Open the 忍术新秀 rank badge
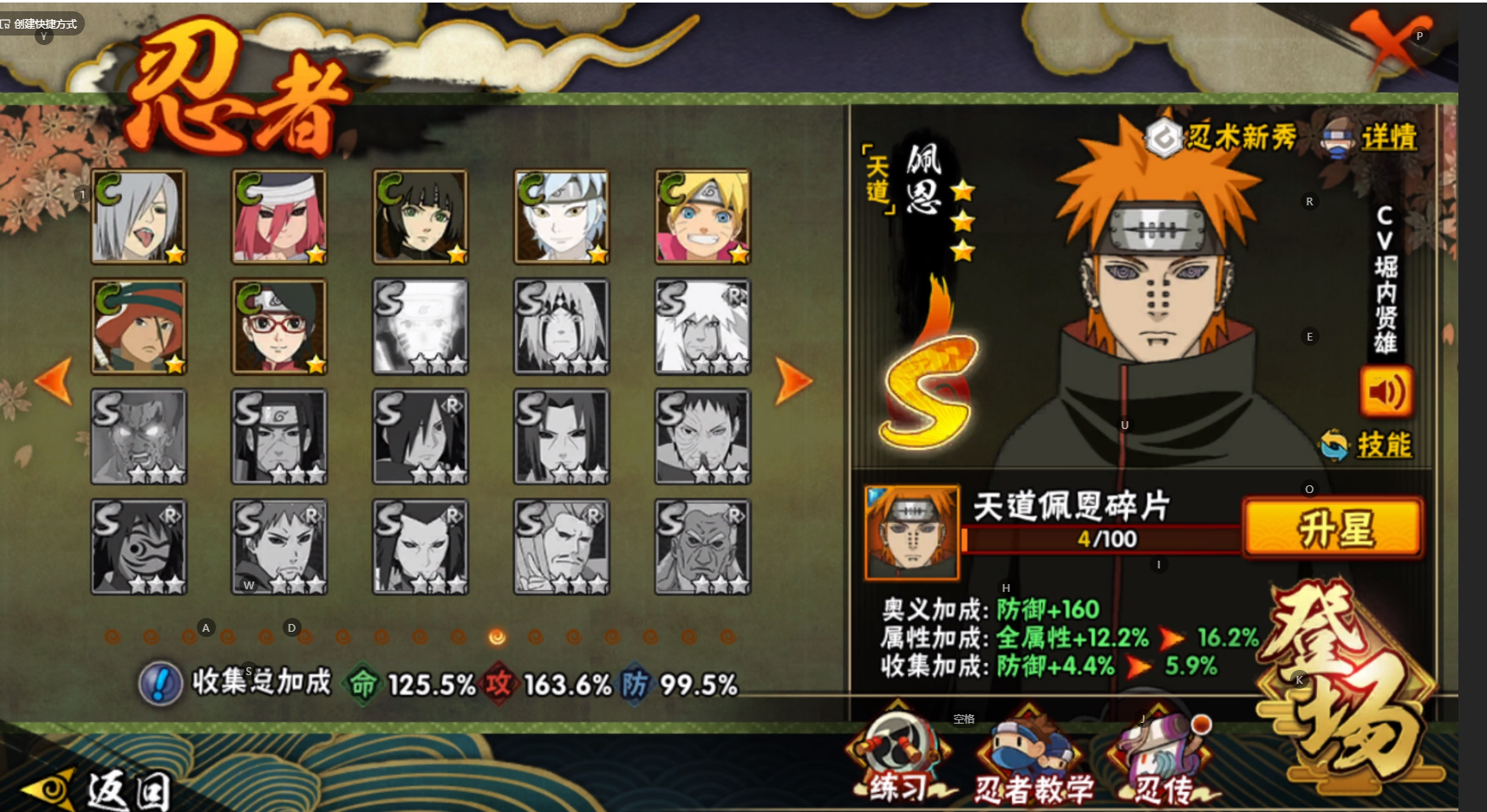The image size is (1487, 812). point(1222,137)
